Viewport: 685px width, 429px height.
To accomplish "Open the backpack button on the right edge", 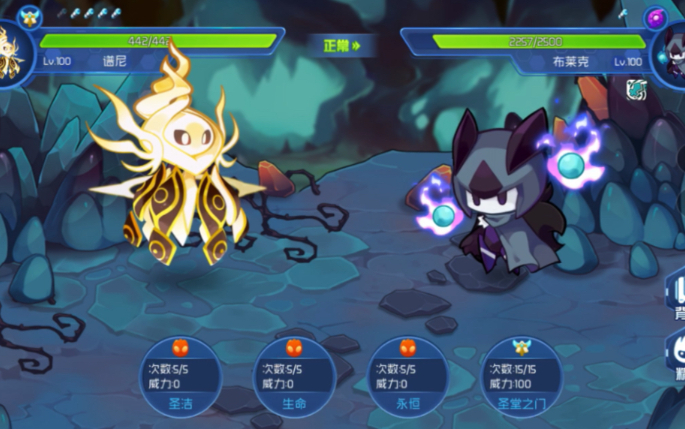I will click(x=676, y=300).
